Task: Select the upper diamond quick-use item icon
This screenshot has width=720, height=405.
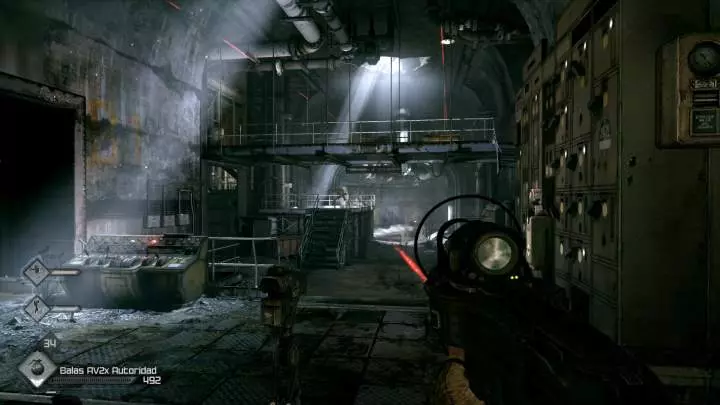Action: click(x=36, y=271)
